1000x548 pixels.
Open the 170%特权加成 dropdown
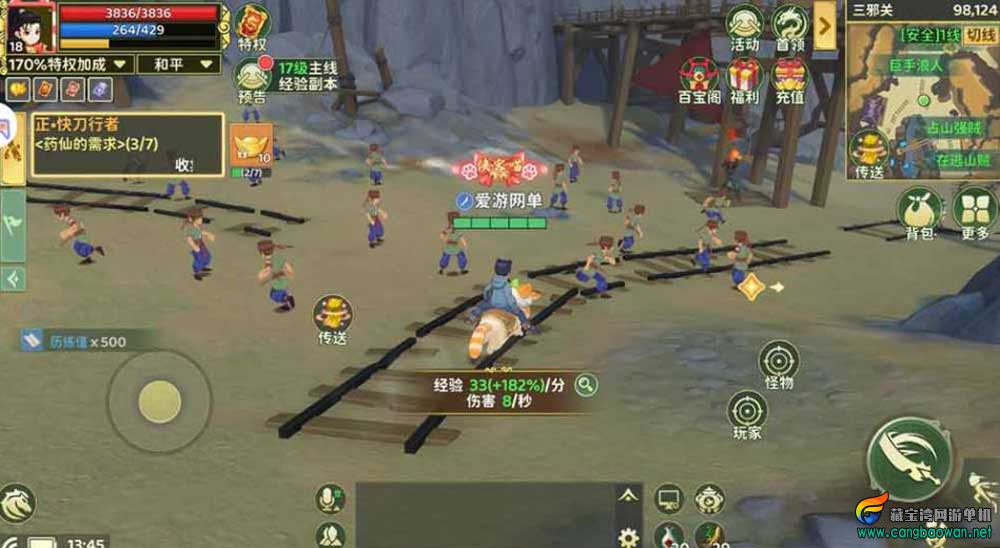[69, 64]
